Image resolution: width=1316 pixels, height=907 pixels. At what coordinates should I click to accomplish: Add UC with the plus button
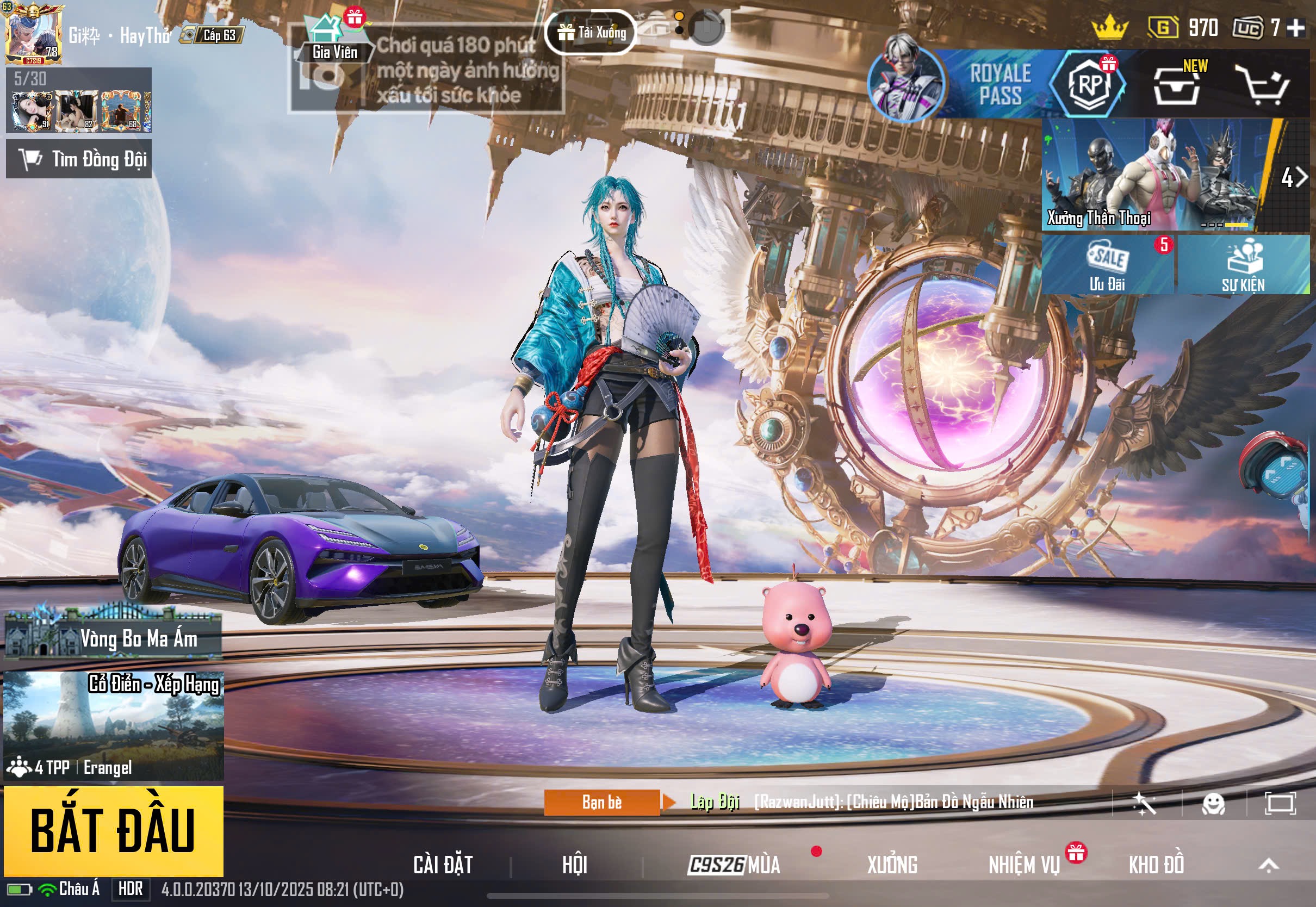[x=1295, y=27]
